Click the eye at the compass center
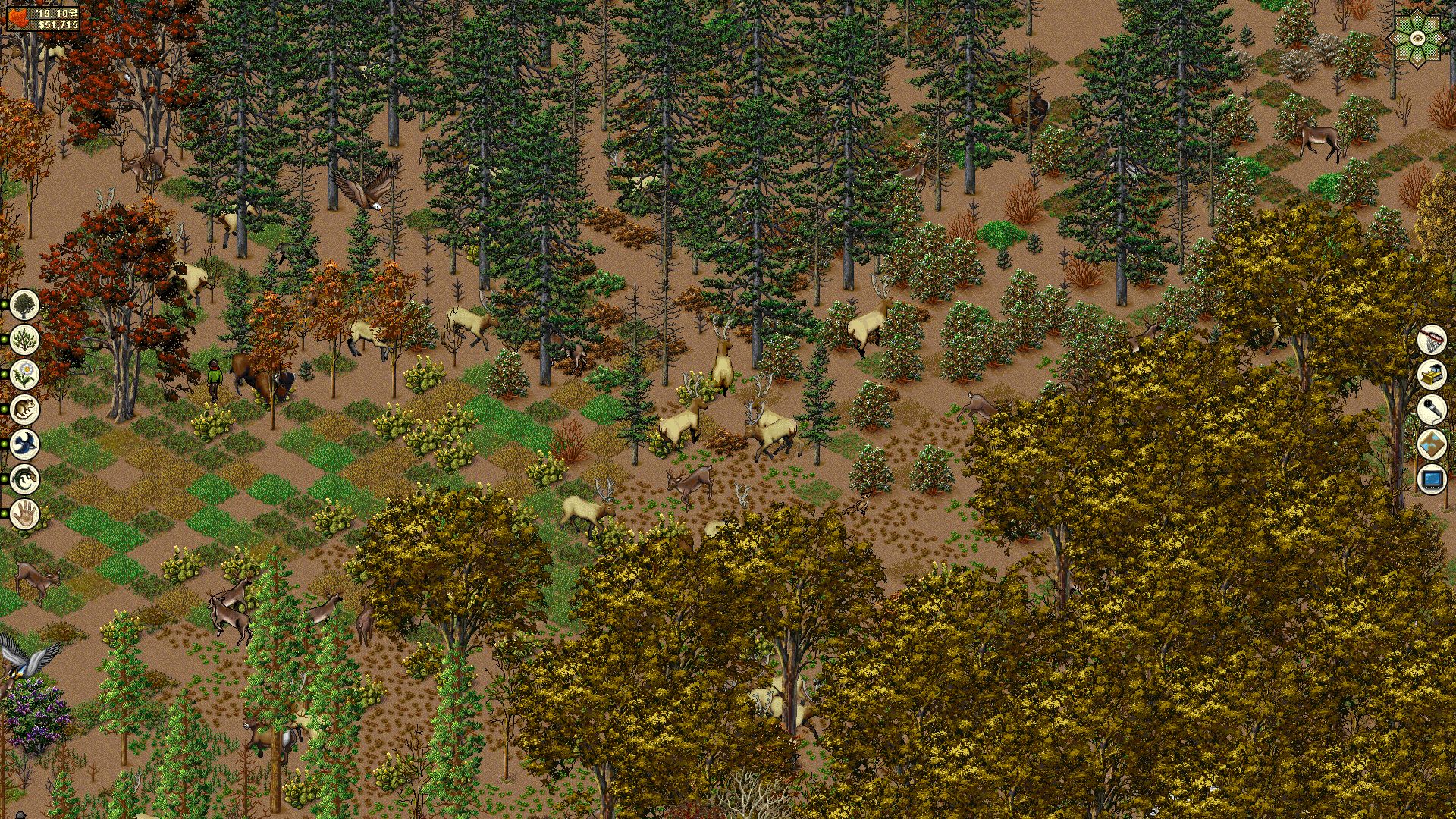 click(1417, 37)
